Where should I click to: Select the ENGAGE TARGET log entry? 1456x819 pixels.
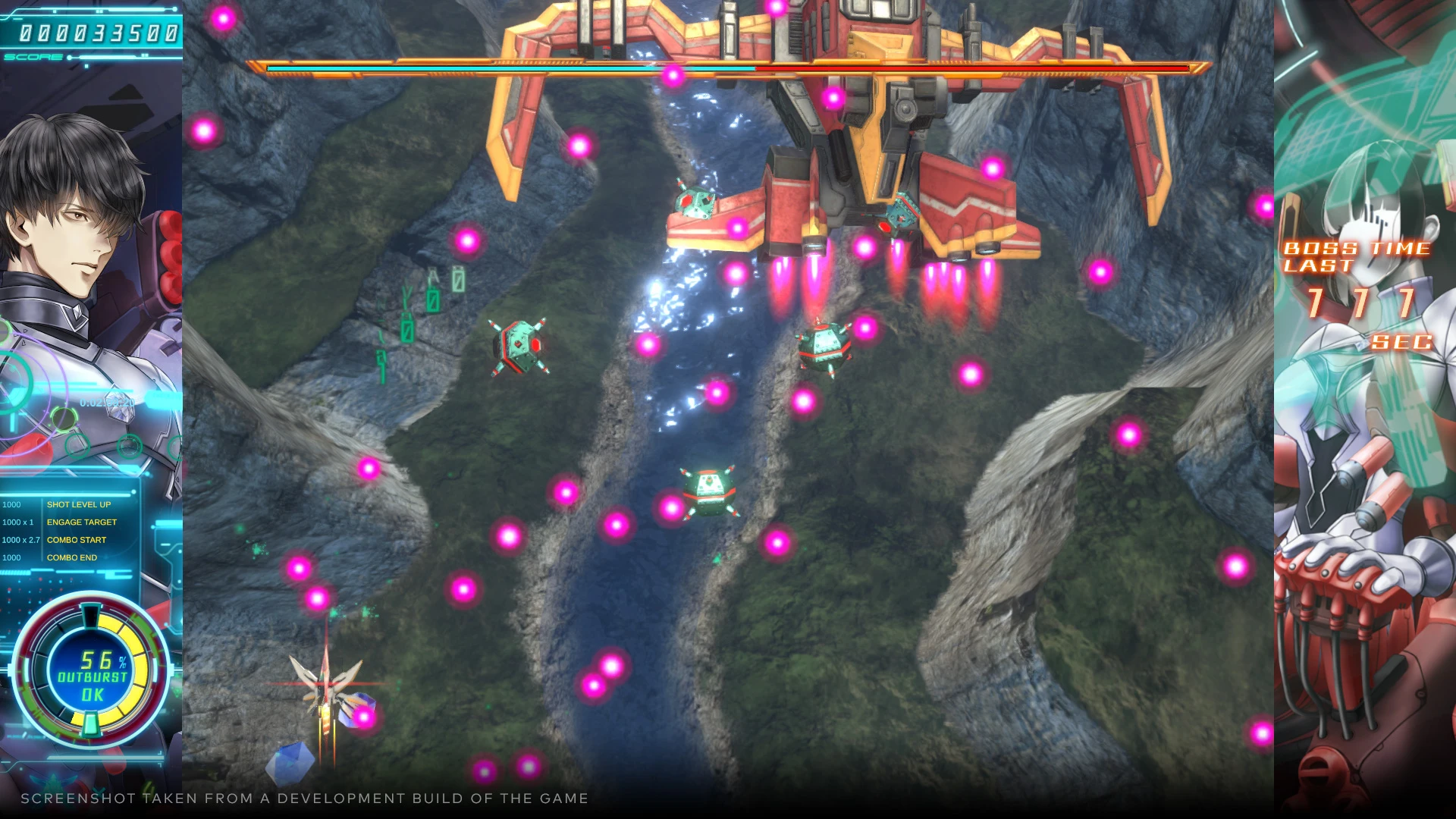coord(83,522)
